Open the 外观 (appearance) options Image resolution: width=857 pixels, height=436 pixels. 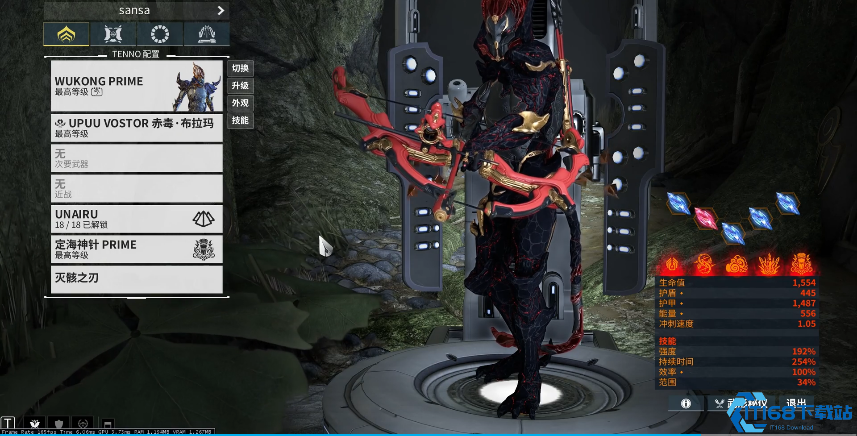coord(240,103)
